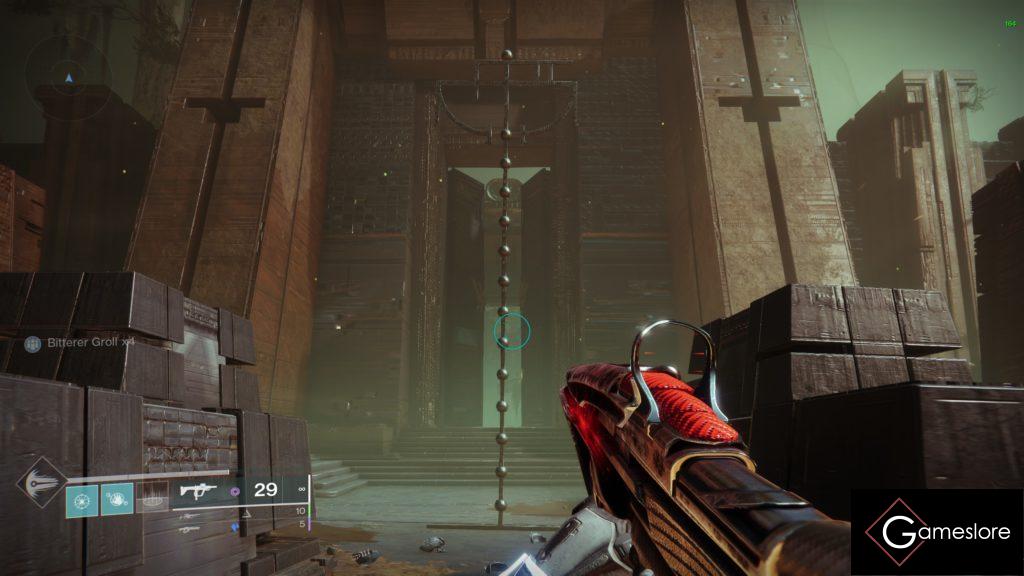
Task: Select the diamond-shaped super ability icon
Action: (40, 481)
